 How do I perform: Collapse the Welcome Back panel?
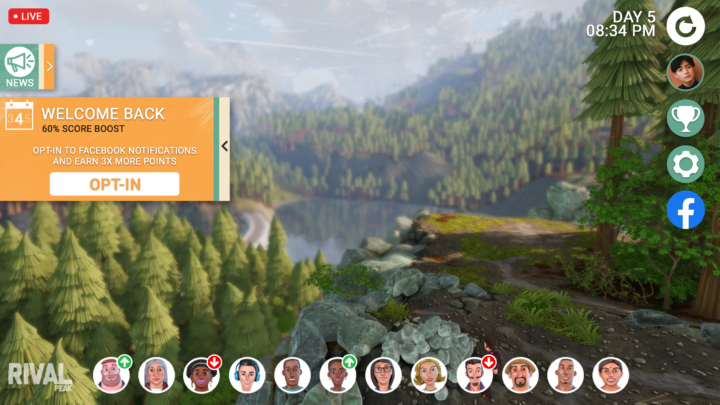pyautogui.click(x=224, y=146)
